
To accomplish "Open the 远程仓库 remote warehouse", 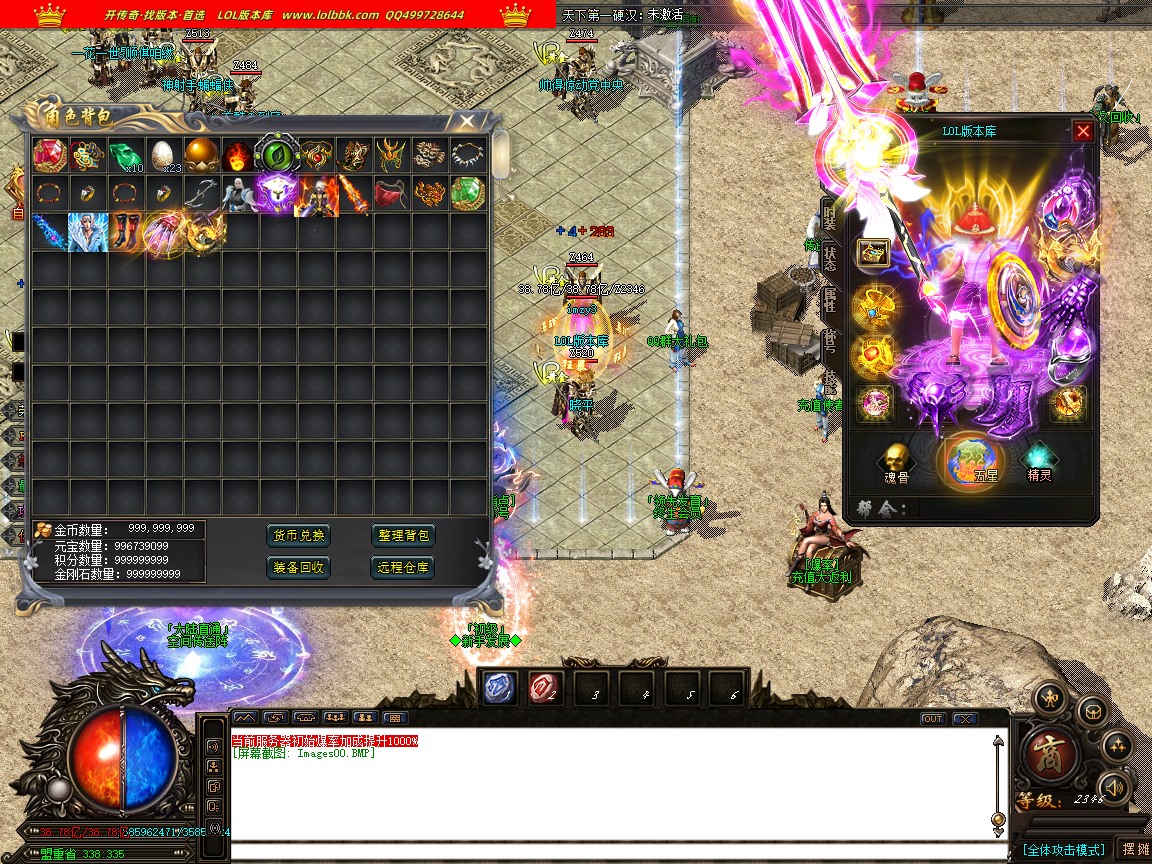I will coord(403,567).
